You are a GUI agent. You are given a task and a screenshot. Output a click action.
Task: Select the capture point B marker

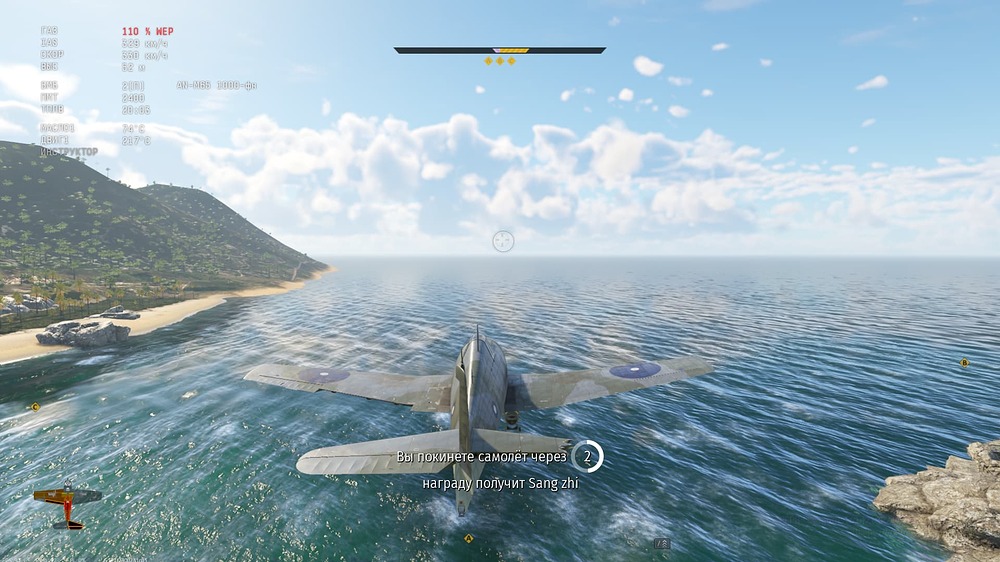[964, 363]
